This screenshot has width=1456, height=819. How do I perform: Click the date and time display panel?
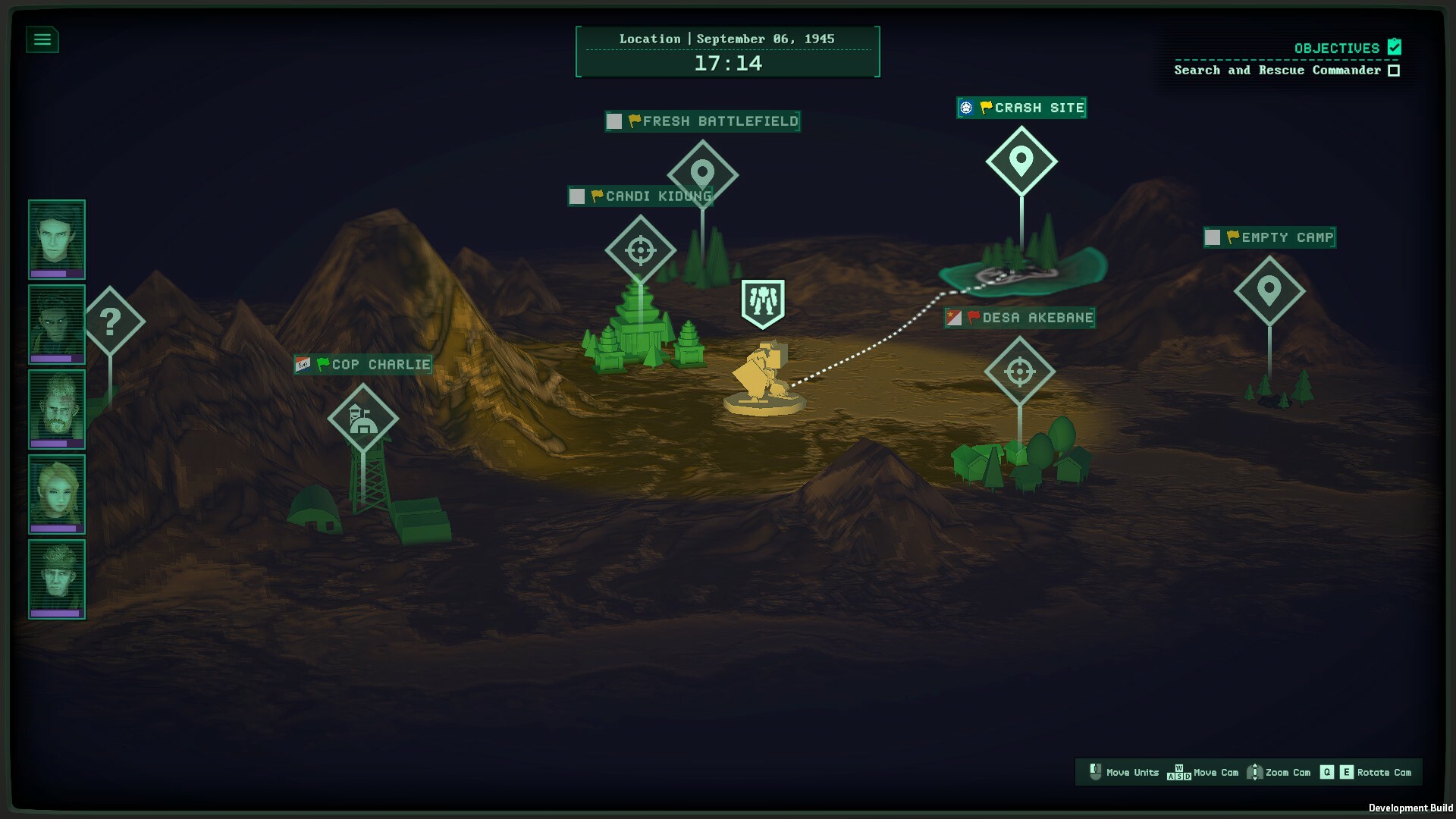727,52
